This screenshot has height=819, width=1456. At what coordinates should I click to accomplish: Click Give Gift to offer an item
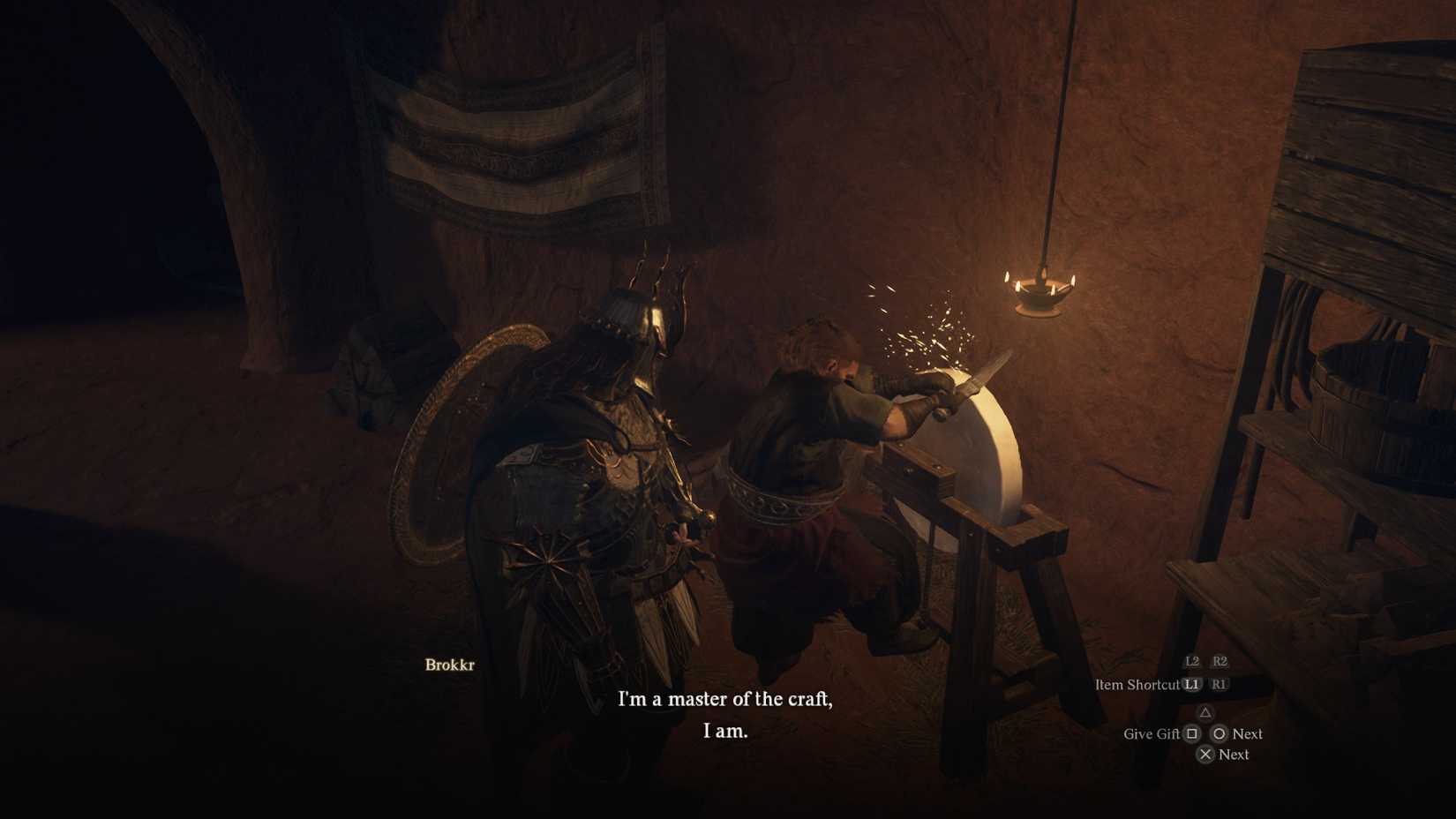click(x=1151, y=733)
